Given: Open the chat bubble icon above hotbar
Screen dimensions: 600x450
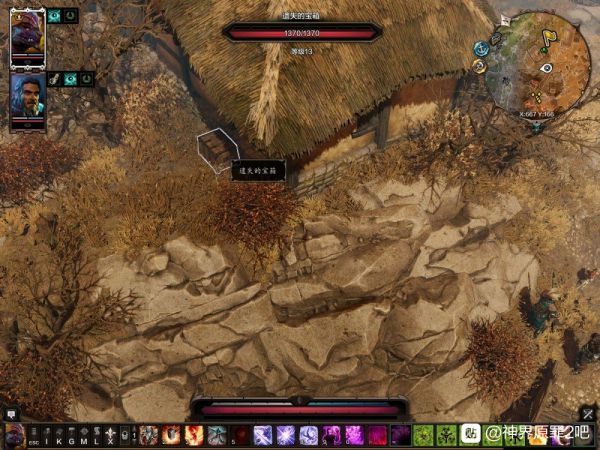Looking at the screenshot, I should [x=12, y=413].
